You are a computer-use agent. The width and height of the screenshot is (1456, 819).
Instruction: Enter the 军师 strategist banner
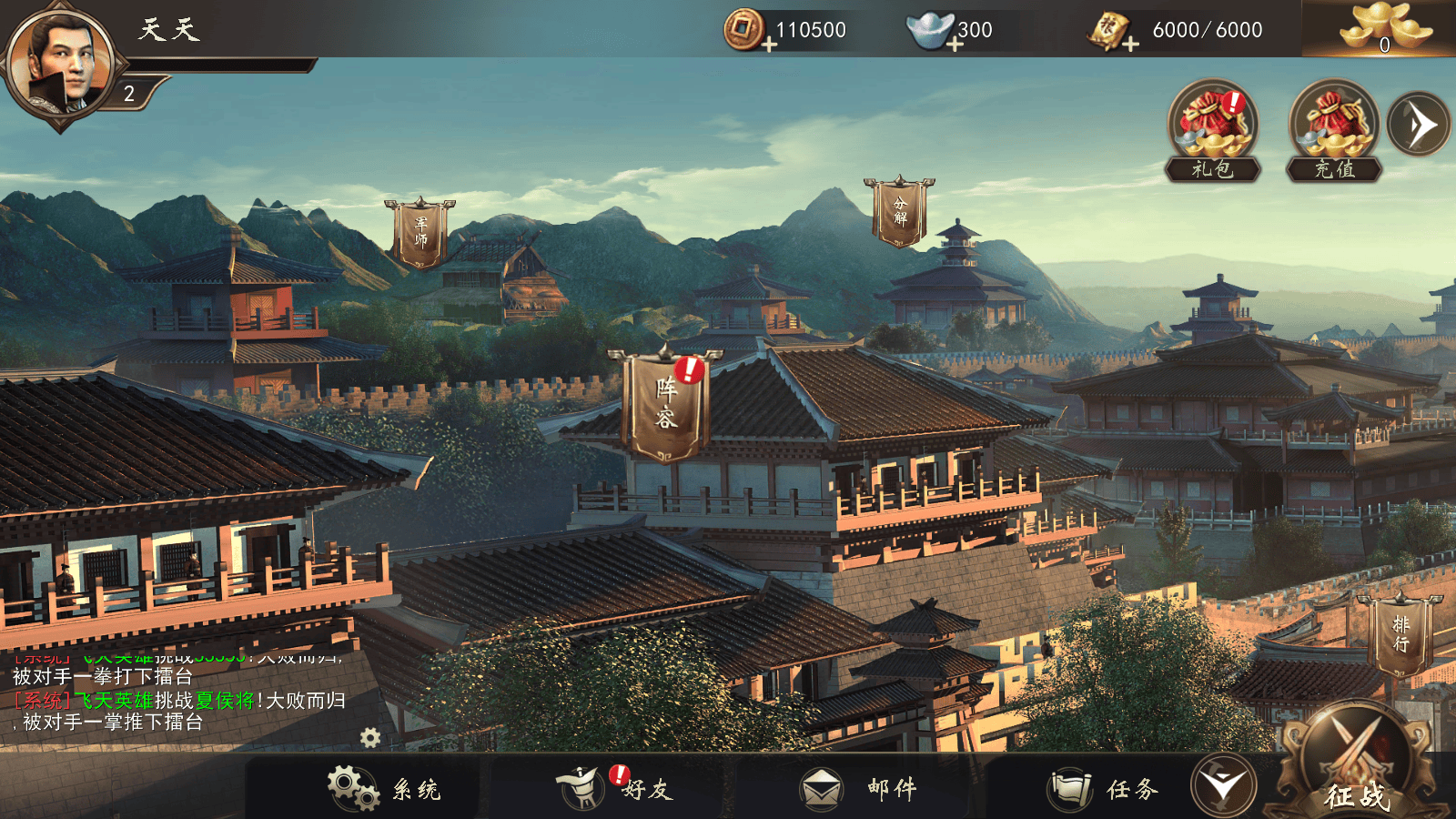pos(420,233)
